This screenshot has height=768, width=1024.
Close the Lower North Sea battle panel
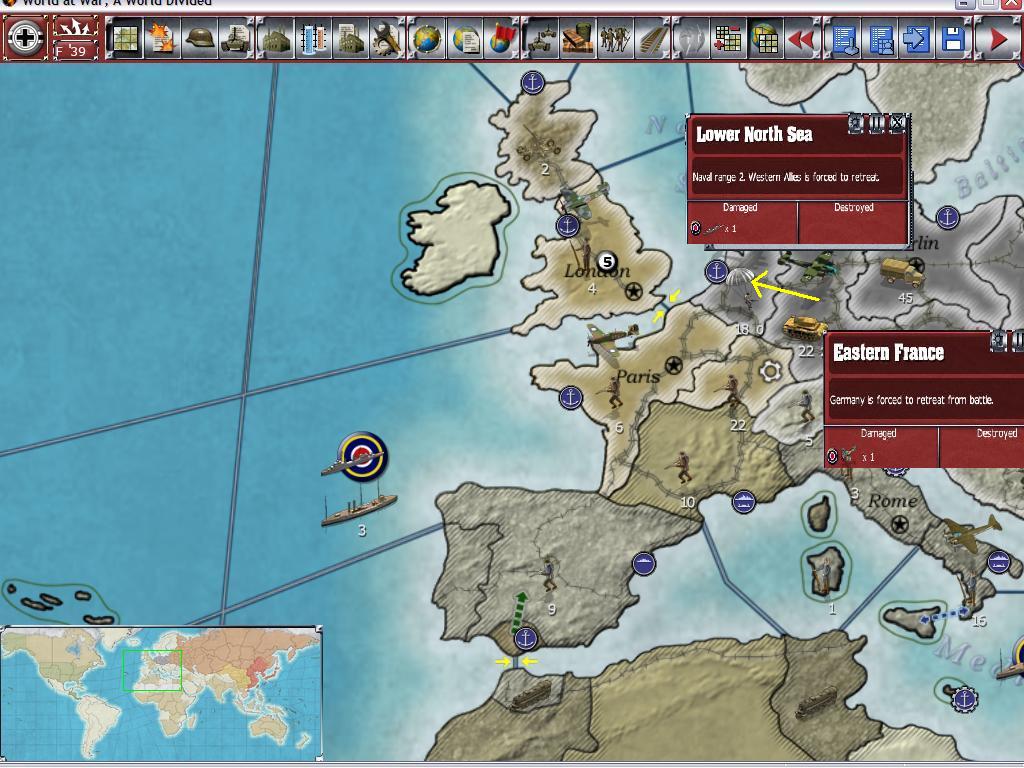tap(897, 123)
